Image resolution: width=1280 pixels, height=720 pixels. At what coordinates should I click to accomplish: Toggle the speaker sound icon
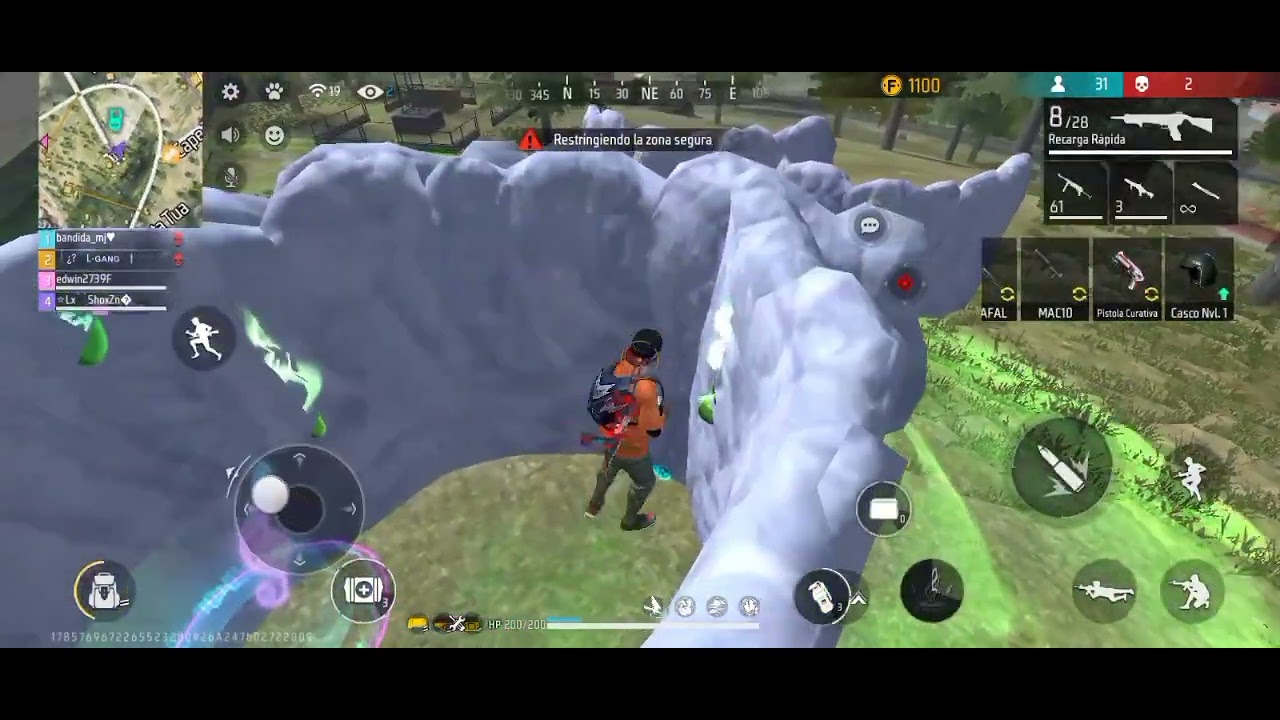[x=231, y=135]
